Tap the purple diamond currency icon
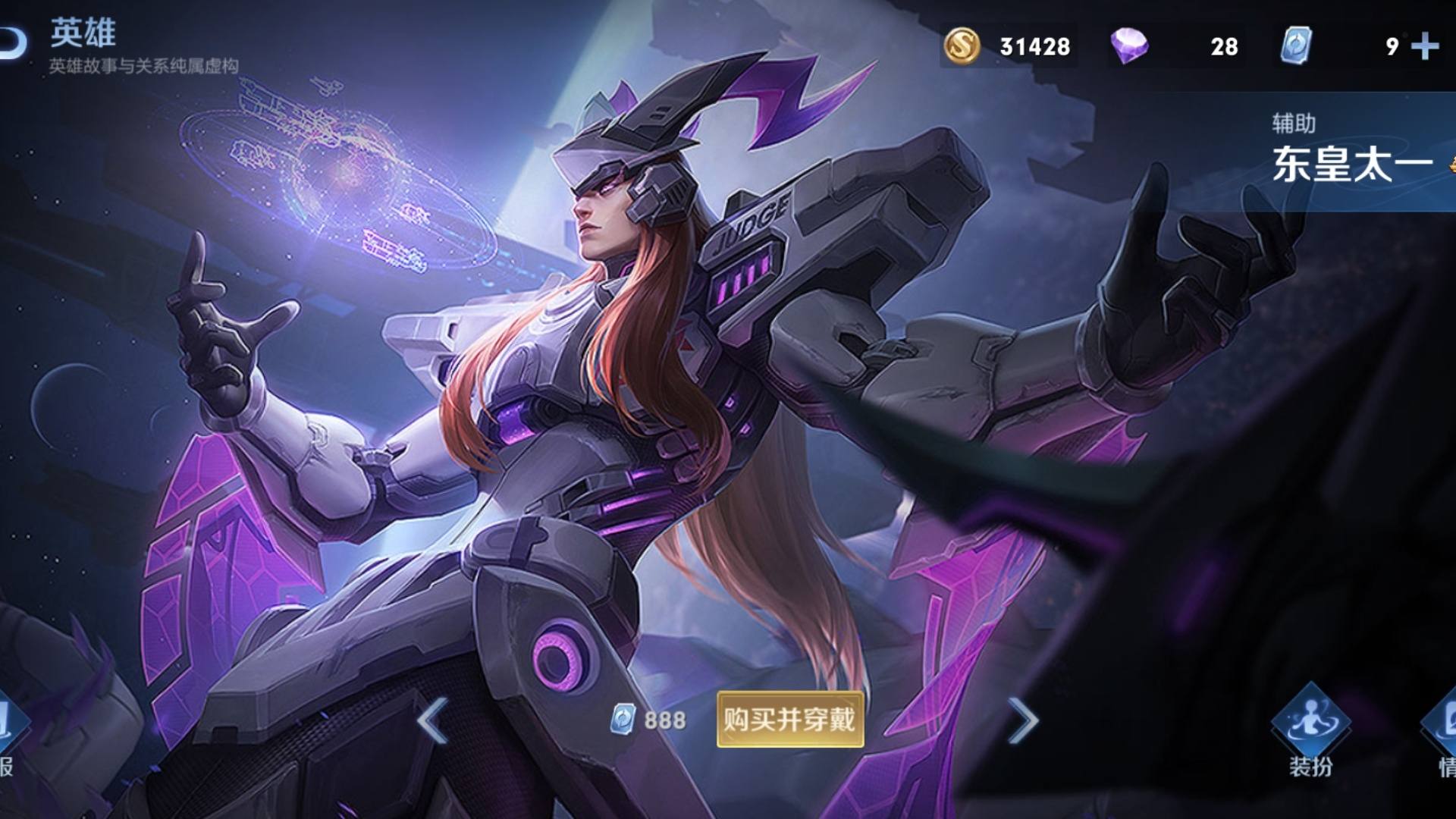The width and height of the screenshot is (1456, 819). [1129, 45]
